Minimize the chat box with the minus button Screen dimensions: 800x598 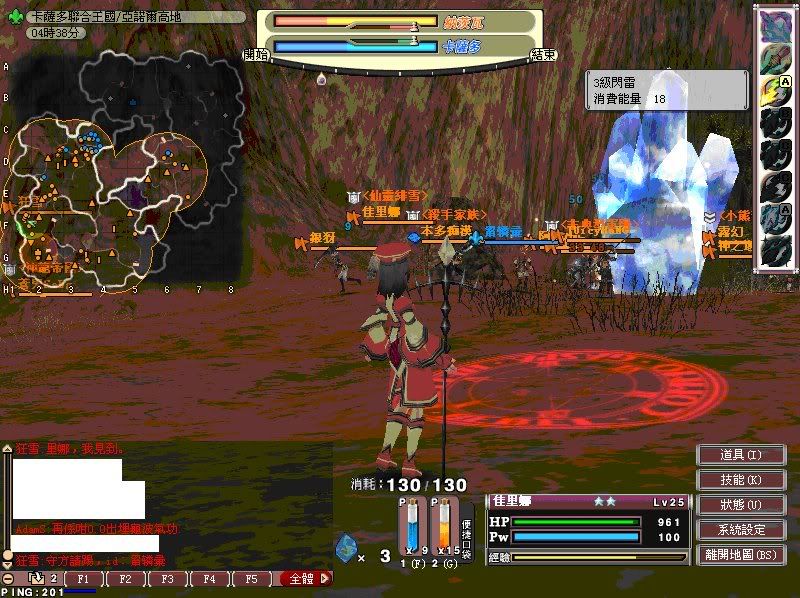8,579
